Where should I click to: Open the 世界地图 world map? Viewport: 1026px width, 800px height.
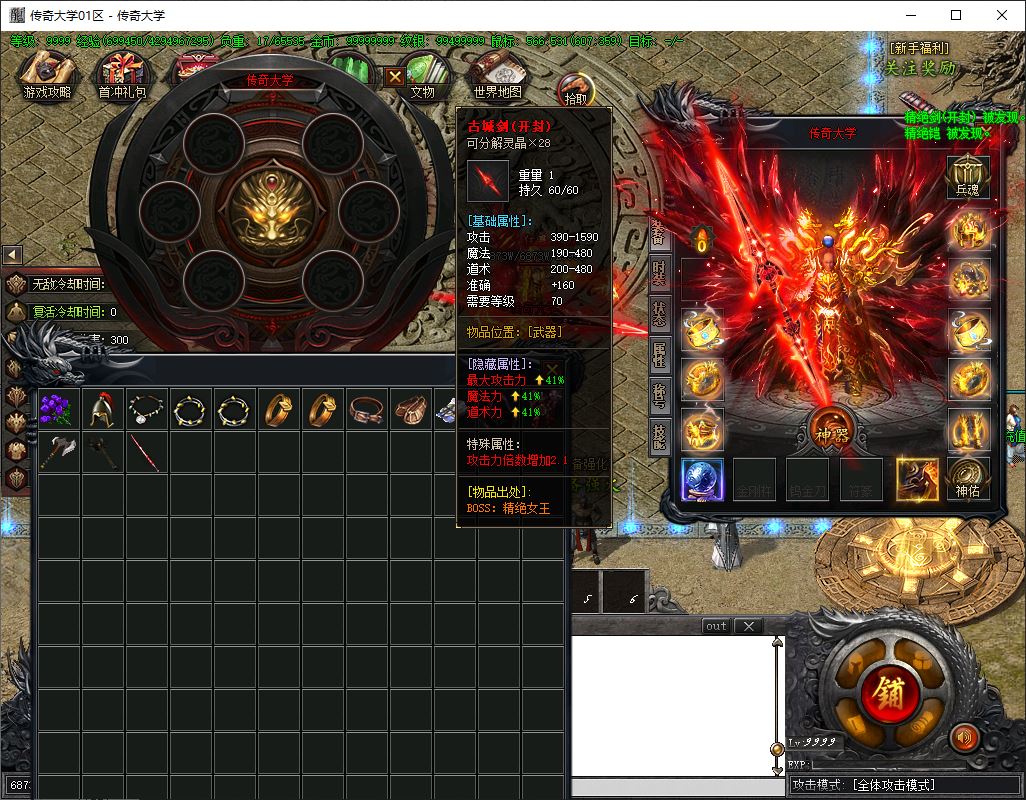click(498, 77)
